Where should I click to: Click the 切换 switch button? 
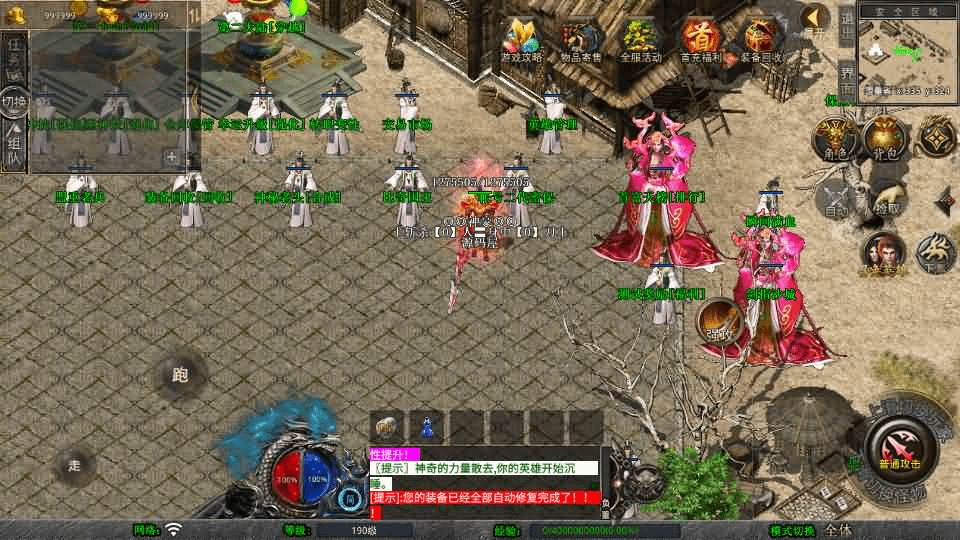coord(14,102)
